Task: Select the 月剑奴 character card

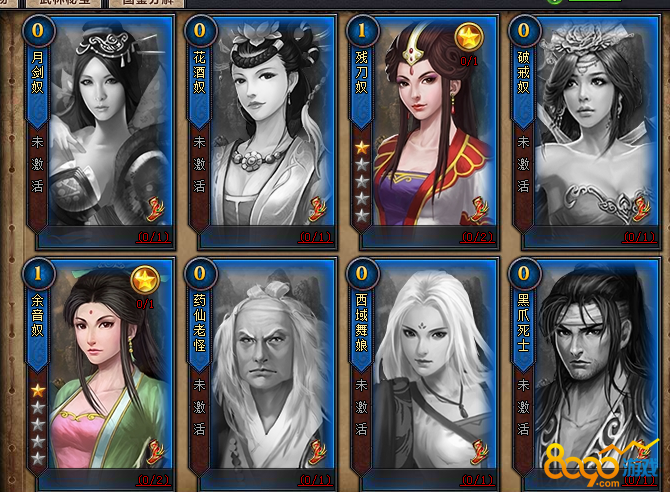Action: pos(95,130)
